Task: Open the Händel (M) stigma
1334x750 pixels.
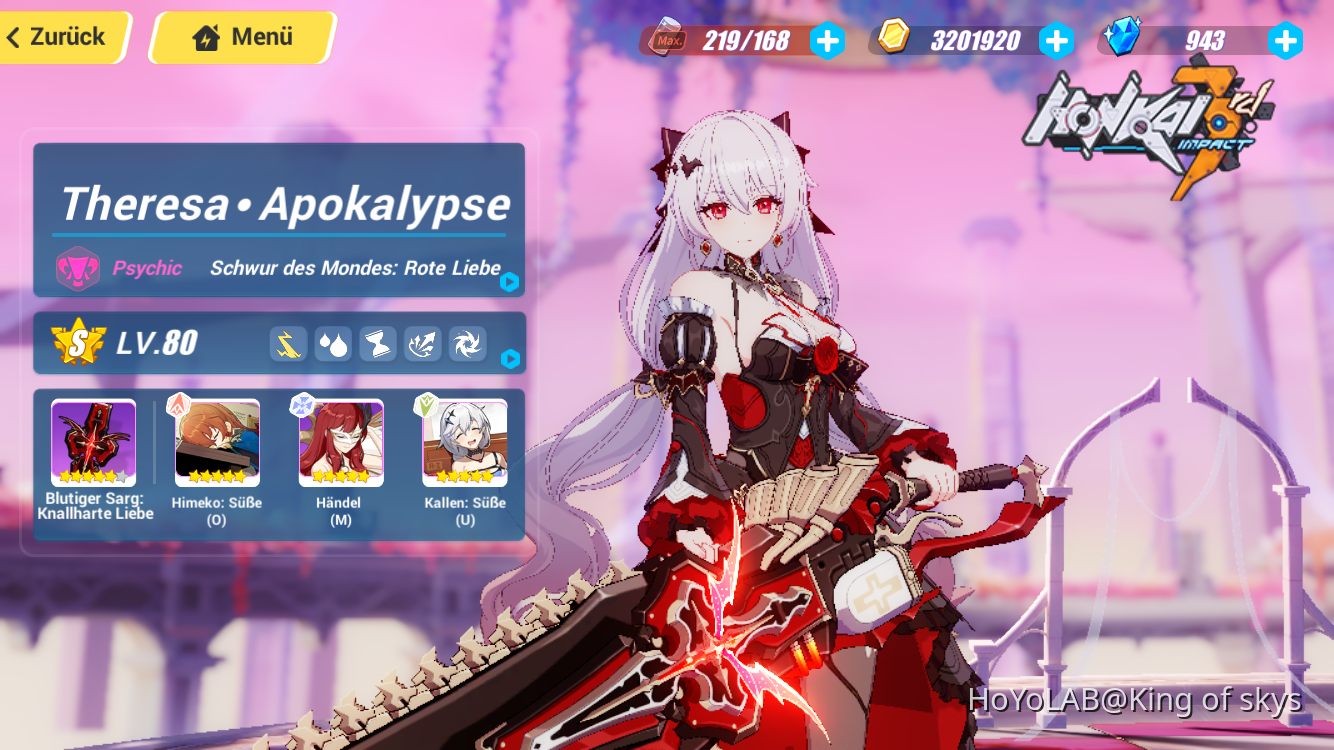Action: pos(340,440)
